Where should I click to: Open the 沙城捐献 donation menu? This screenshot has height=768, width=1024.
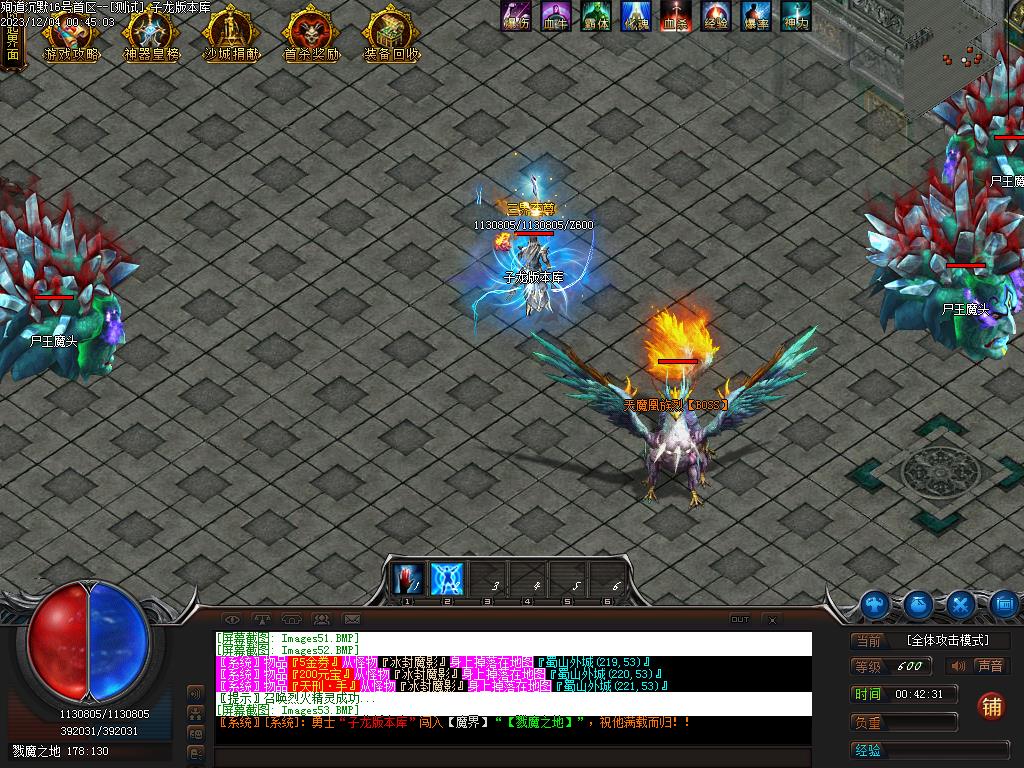coord(230,36)
